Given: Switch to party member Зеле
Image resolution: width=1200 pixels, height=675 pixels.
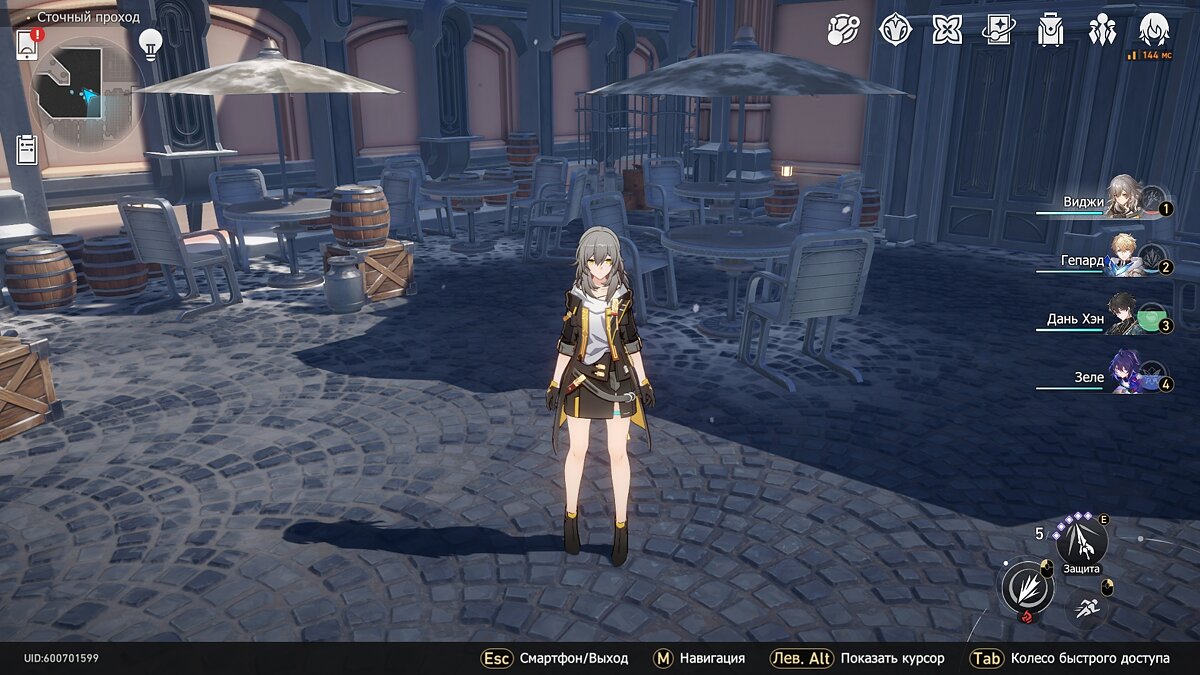Looking at the screenshot, I should coord(1125,372).
